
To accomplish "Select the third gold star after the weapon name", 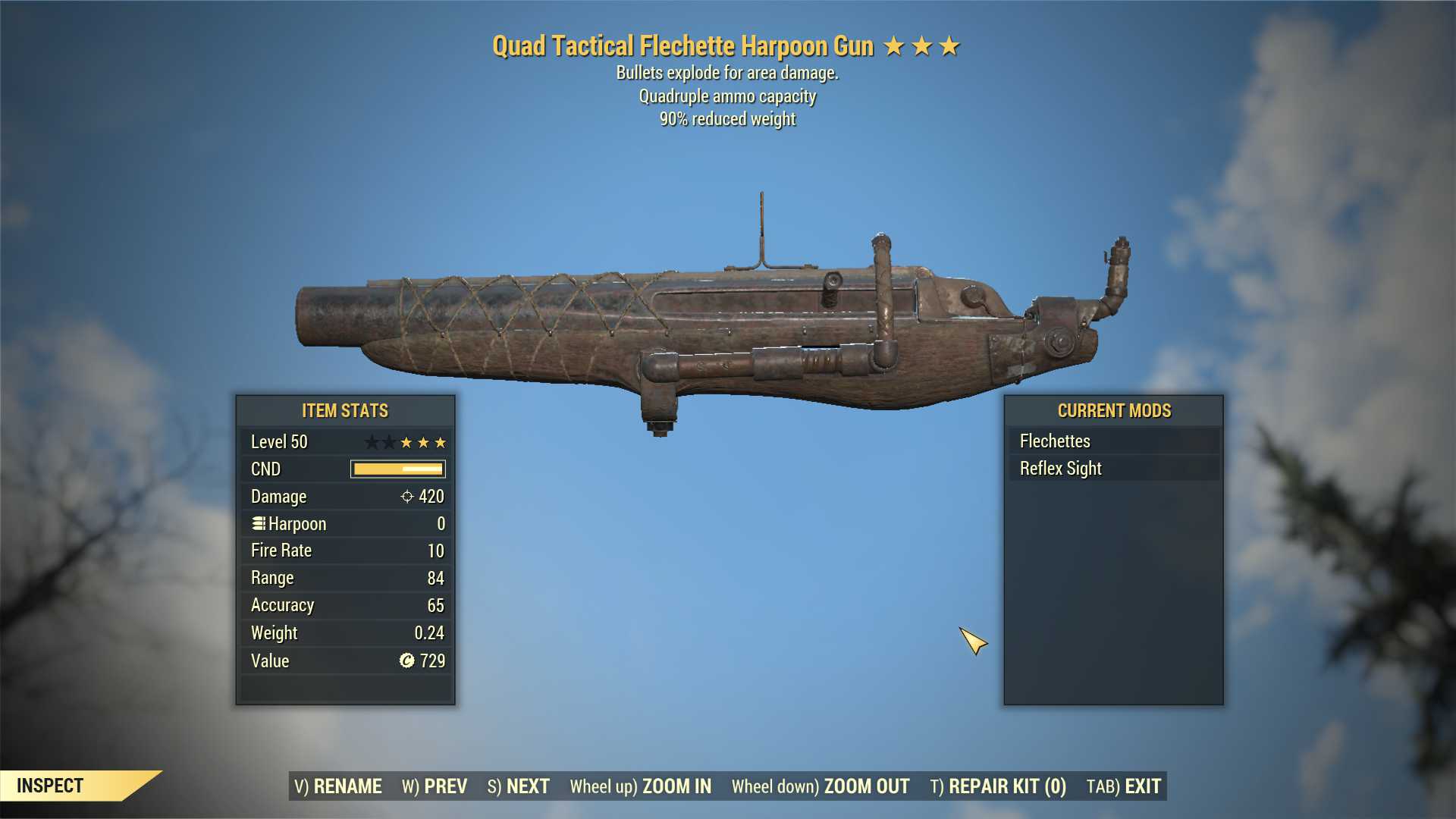I will (x=949, y=45).
